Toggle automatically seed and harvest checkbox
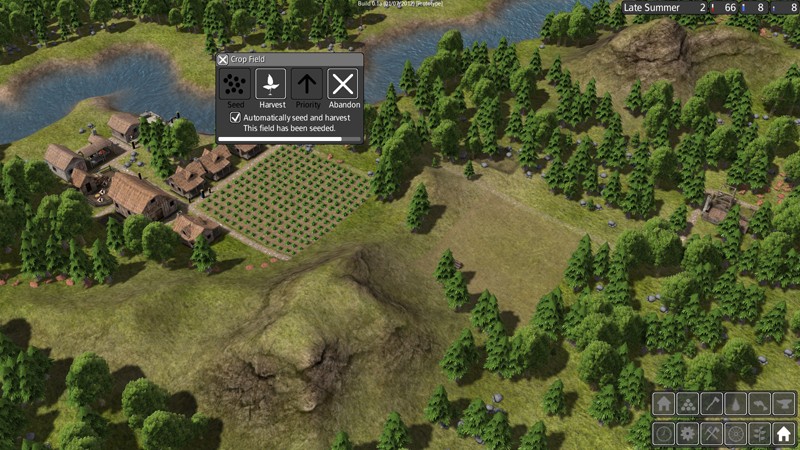 pyautogui.click(x=235, y=117)
